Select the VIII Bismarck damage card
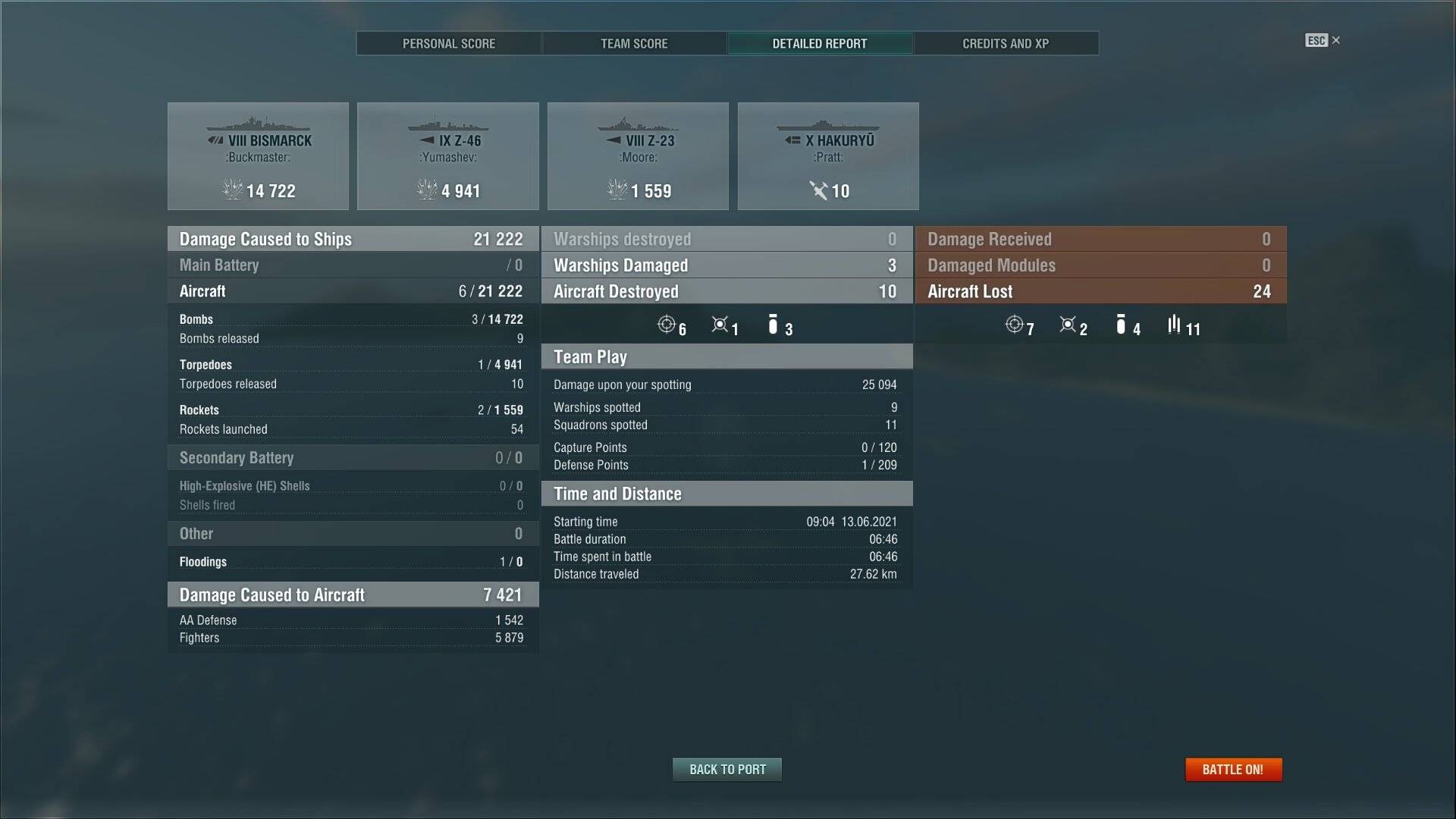The height and width of the screenshot is (819, 1456). click(258, 156)
